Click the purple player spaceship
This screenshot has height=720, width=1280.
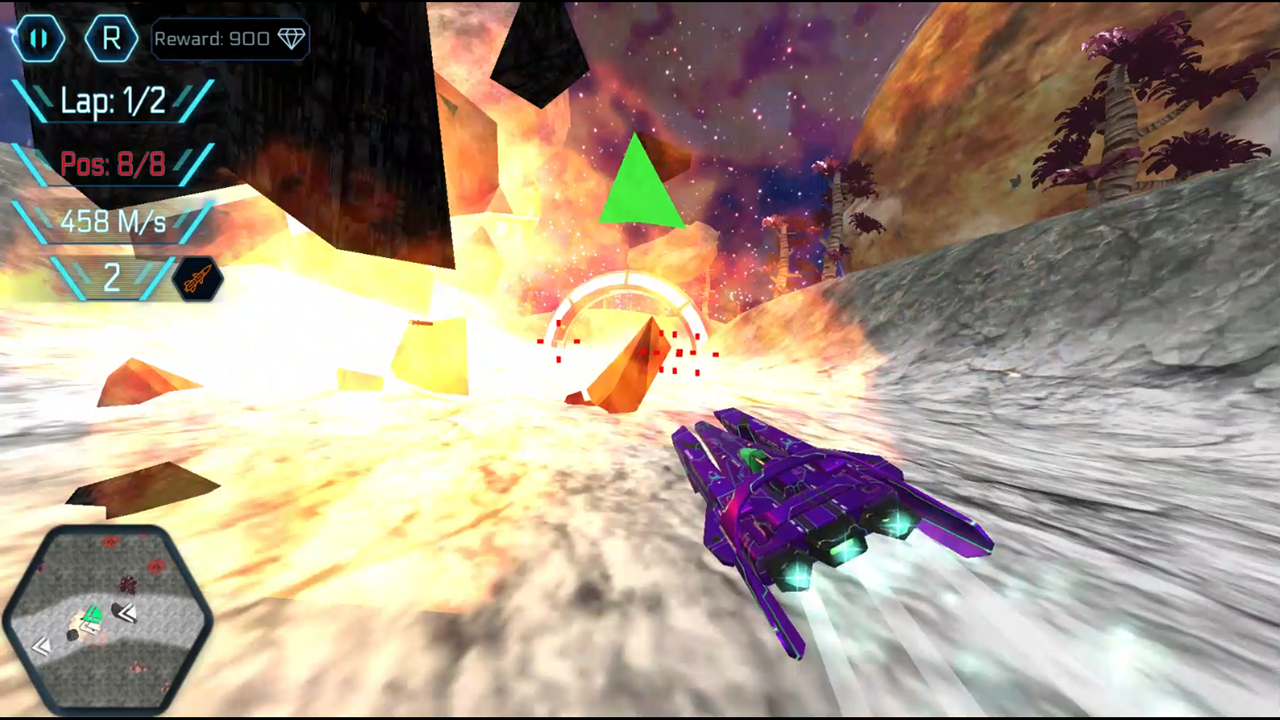(830, 500)
